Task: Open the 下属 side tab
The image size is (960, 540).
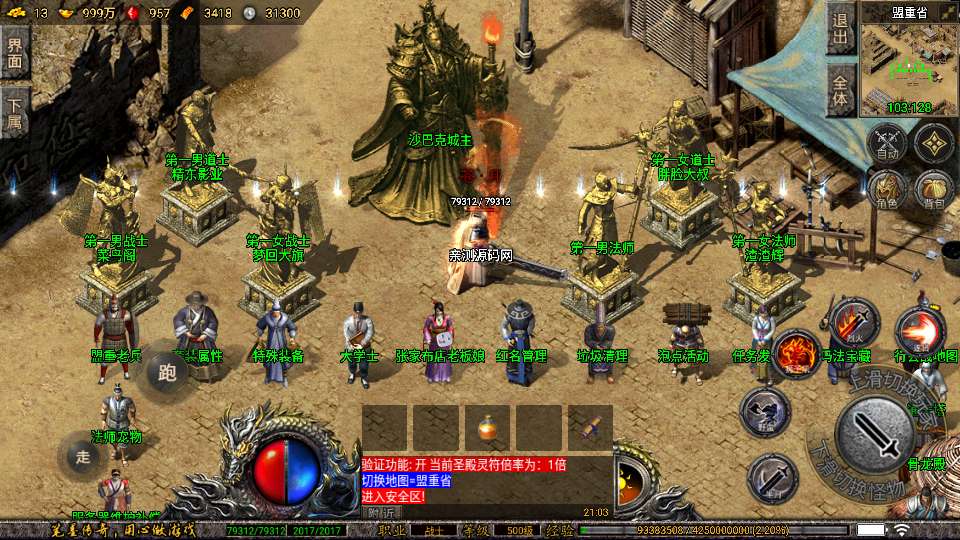Action: [14, 111]
